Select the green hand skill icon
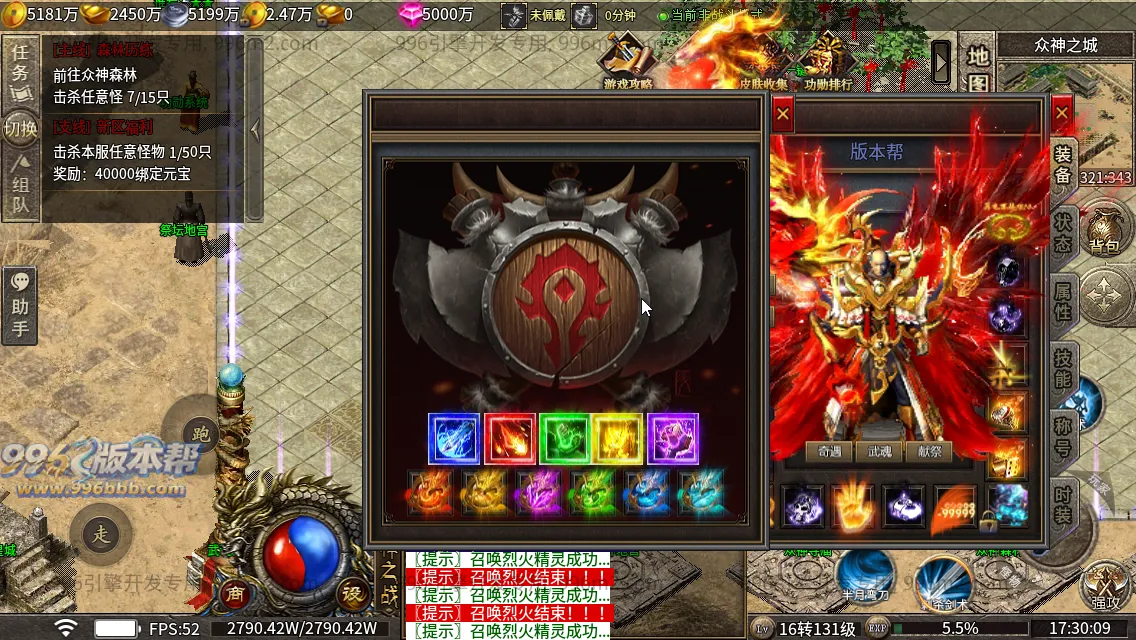 tap(564, 438)
